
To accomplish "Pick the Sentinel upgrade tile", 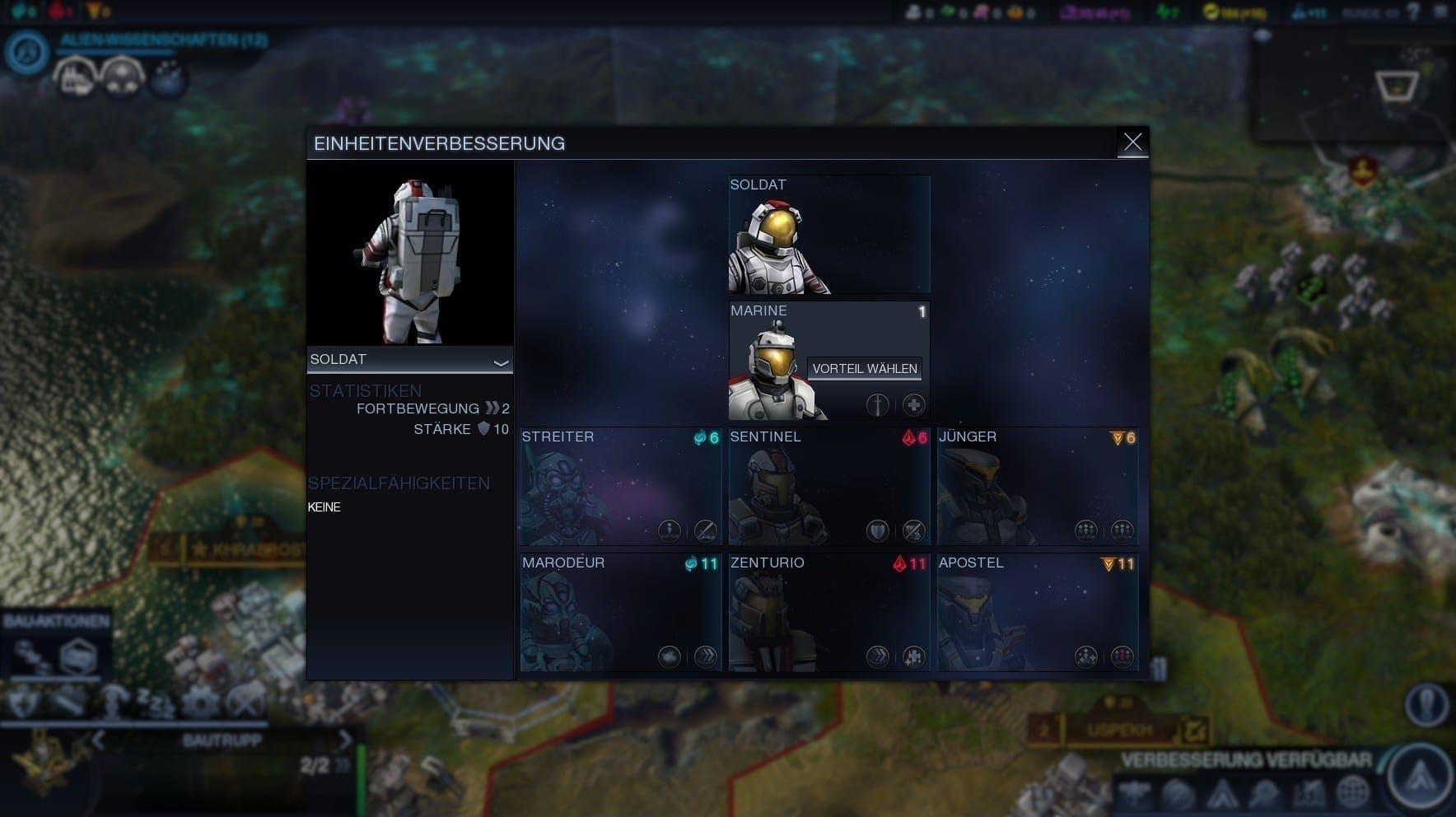I will (x=829, y=486).
